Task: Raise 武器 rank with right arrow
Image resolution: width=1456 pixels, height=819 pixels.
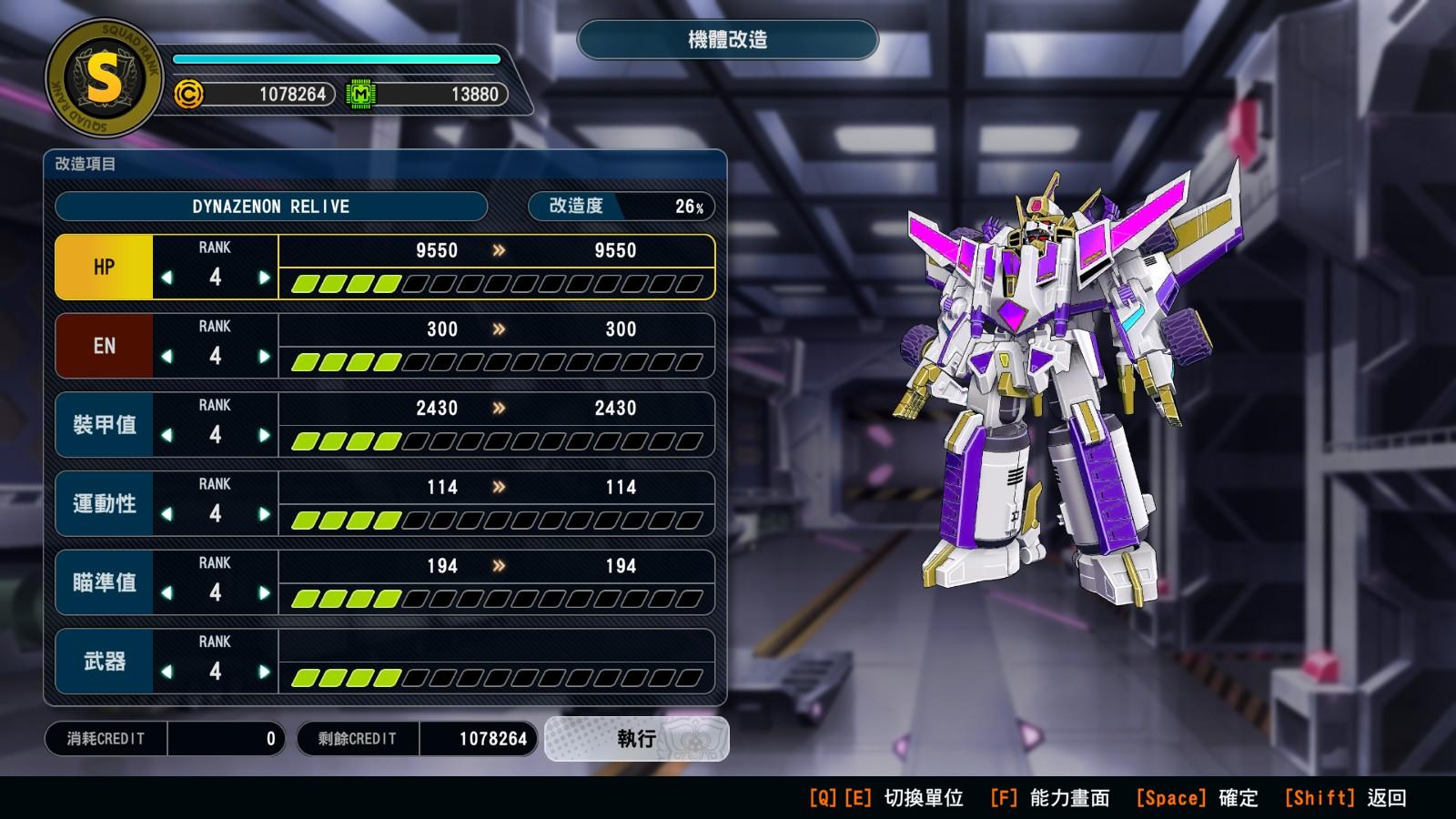Action: pos(264,672)
